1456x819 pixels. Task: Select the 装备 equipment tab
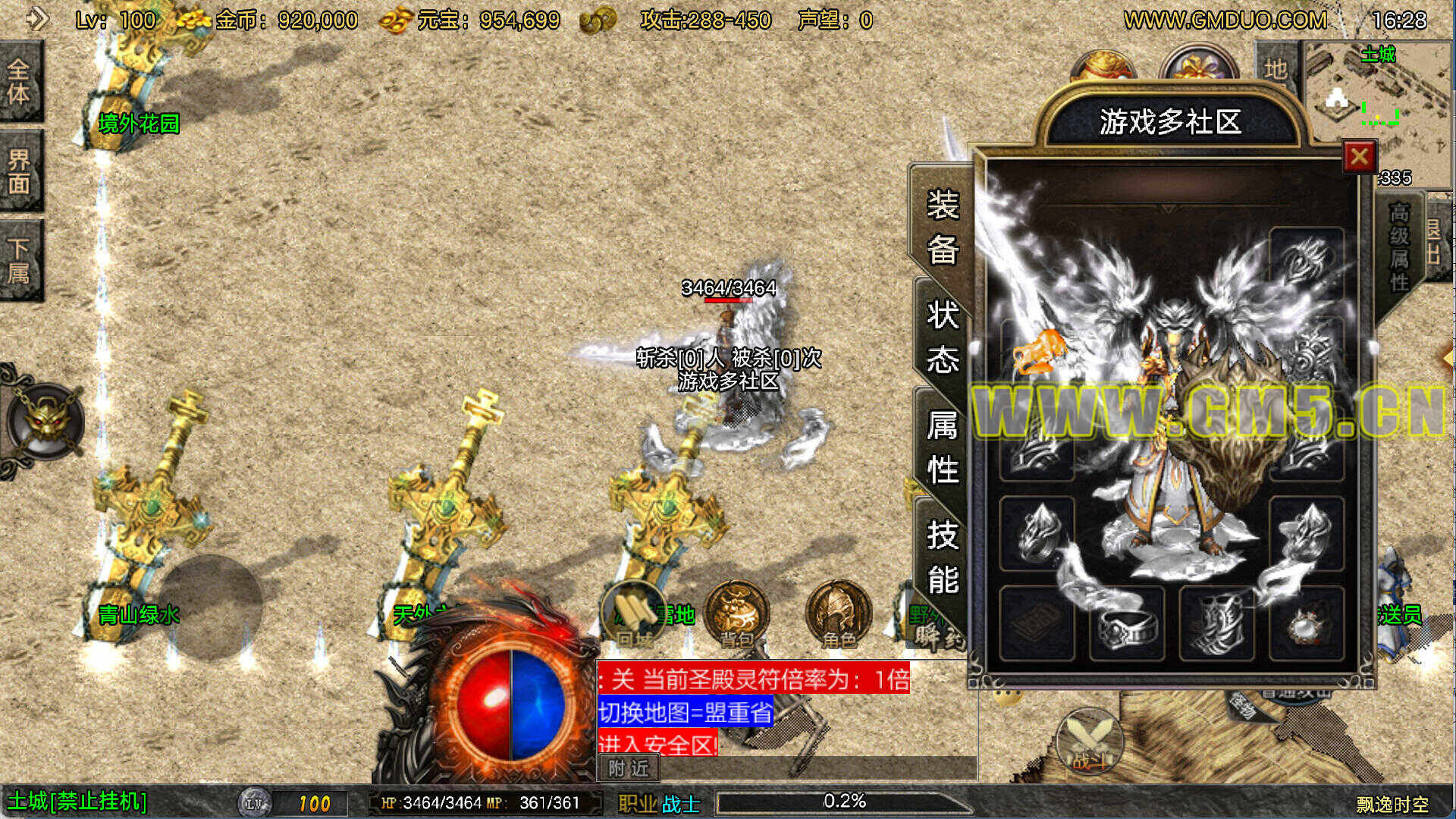[943, 226]
